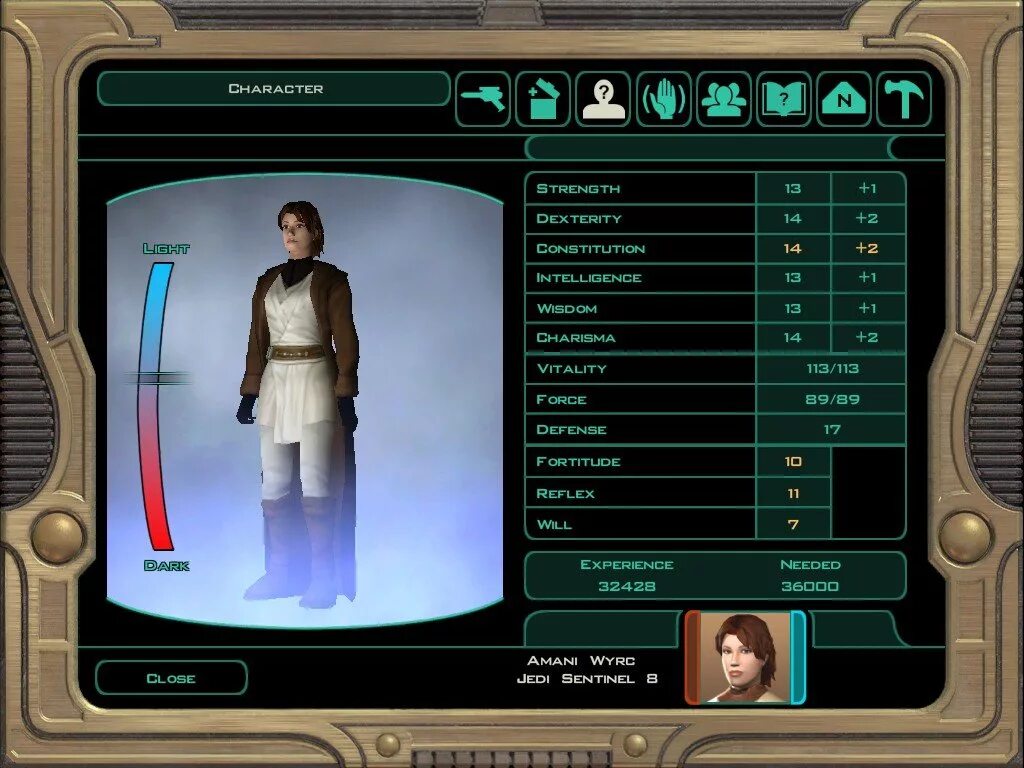This screenshot has height=768, width=1024.
Task: Select the Intelligence attribute row
Action: (x=640, y=278)
